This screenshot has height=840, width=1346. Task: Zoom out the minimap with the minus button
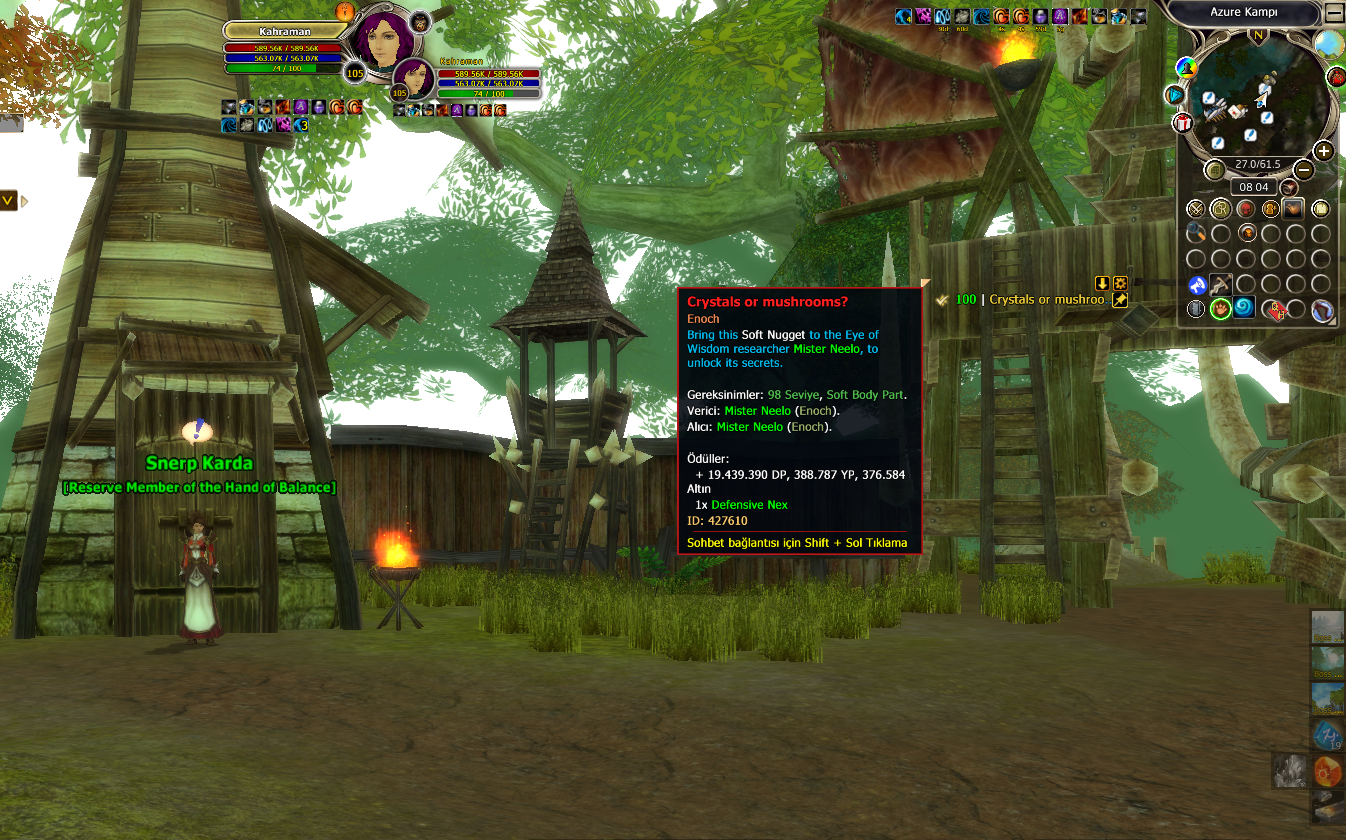1302,170
